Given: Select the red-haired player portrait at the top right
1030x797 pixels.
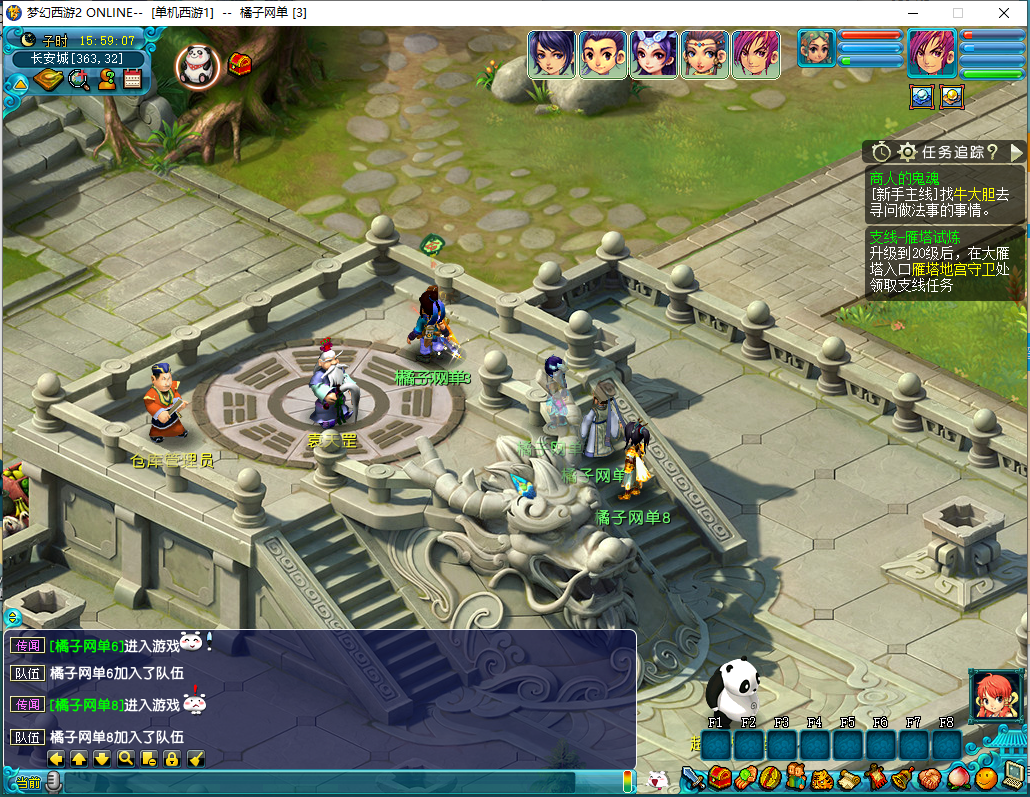Looking at the screenshot, I should pos(932,53).
